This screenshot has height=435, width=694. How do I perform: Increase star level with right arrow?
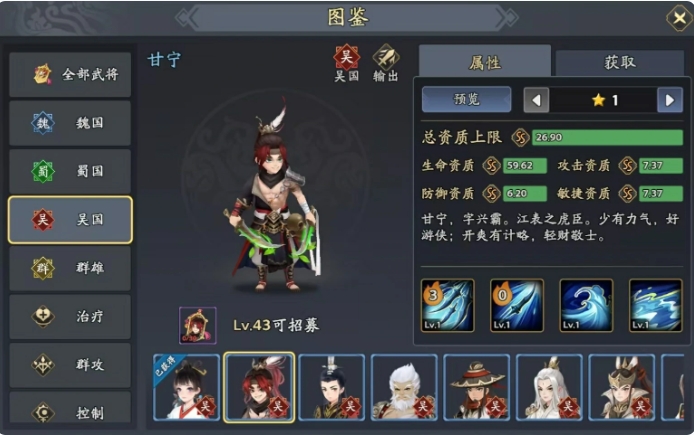point(669,100)
